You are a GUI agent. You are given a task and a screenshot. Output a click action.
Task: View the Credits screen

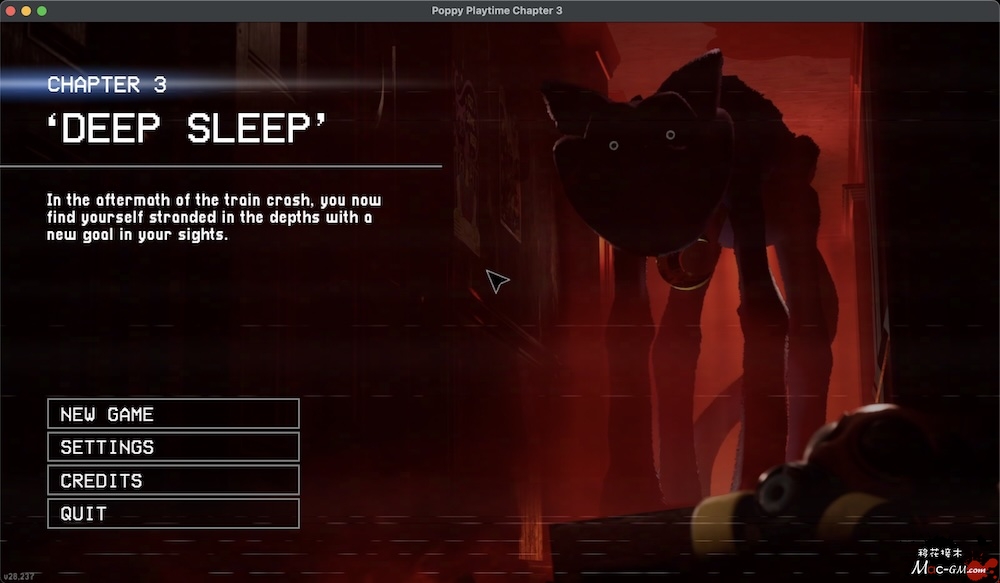point(173,480)
